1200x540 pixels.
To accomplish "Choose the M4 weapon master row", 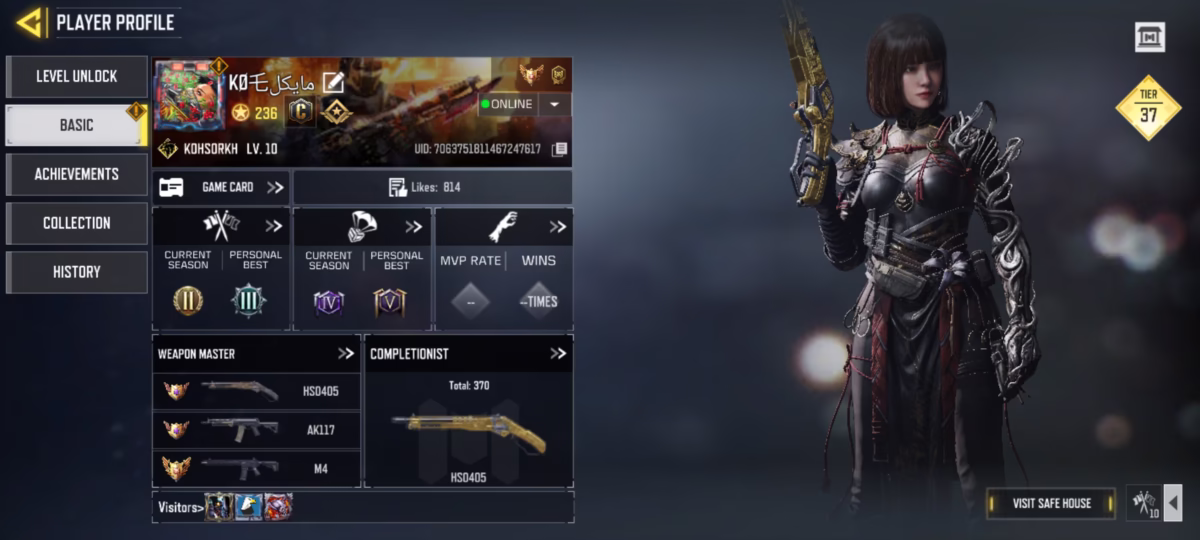I will point(256,467).
